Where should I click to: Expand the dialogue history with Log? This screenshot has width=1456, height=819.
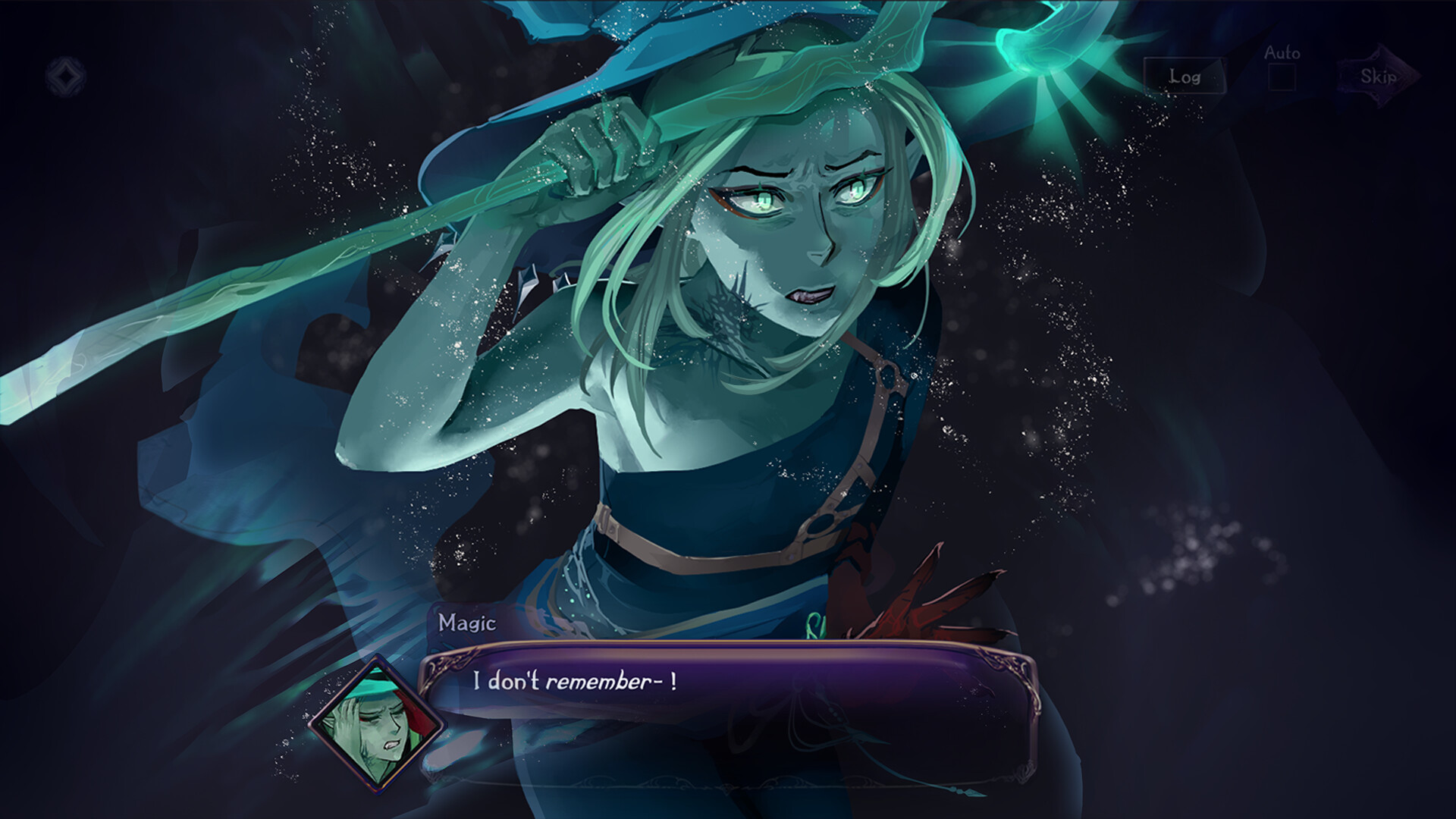(x=1186, y=77)
